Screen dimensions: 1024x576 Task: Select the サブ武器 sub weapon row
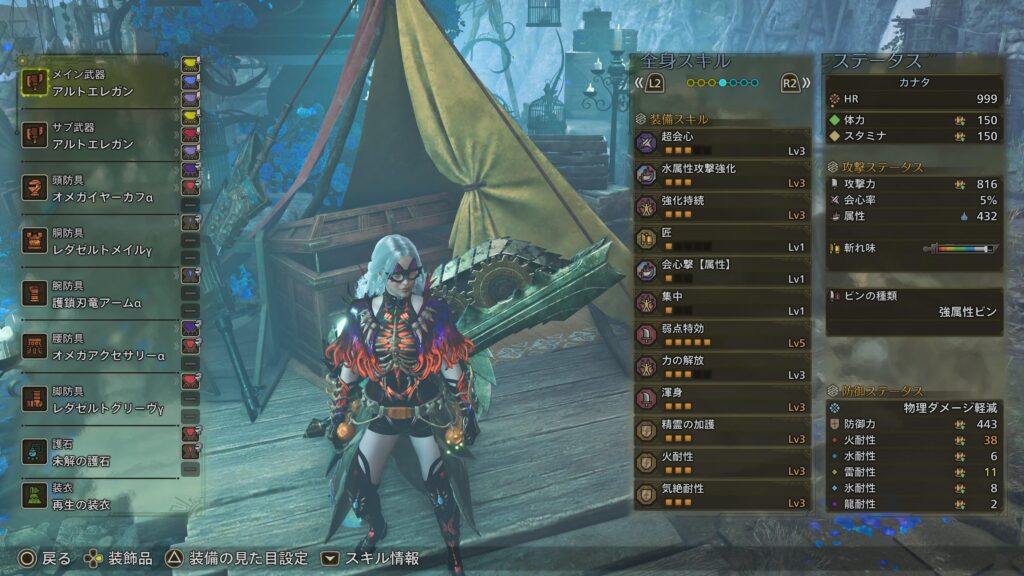click(98, 137)
